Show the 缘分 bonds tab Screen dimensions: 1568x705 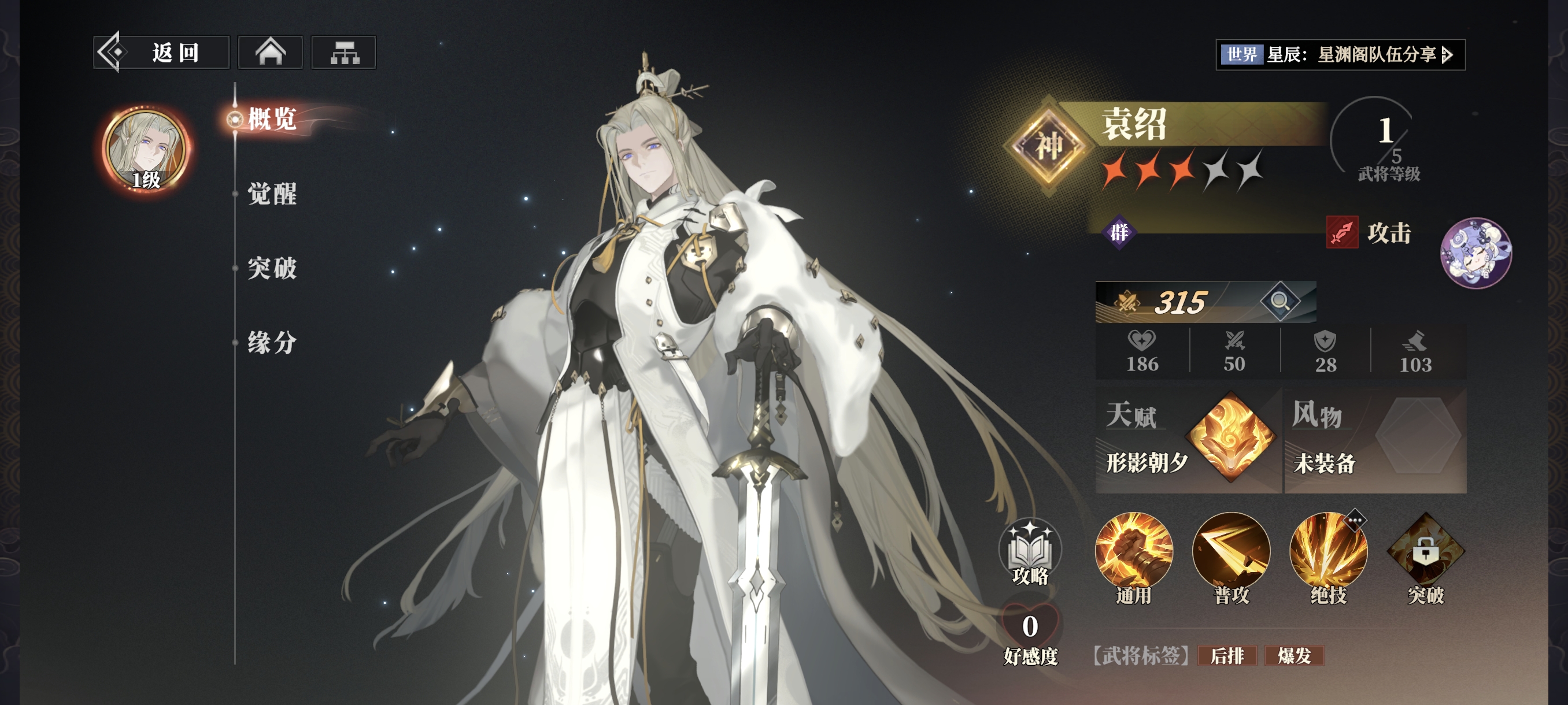[x=272, y=343]
